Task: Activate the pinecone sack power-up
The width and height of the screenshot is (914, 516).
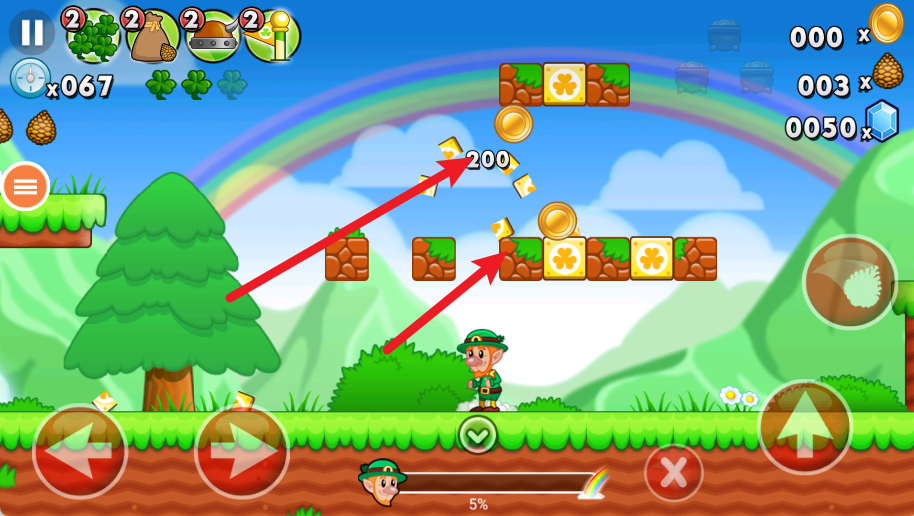Action: pyautogui.click(x=153, y=37)
